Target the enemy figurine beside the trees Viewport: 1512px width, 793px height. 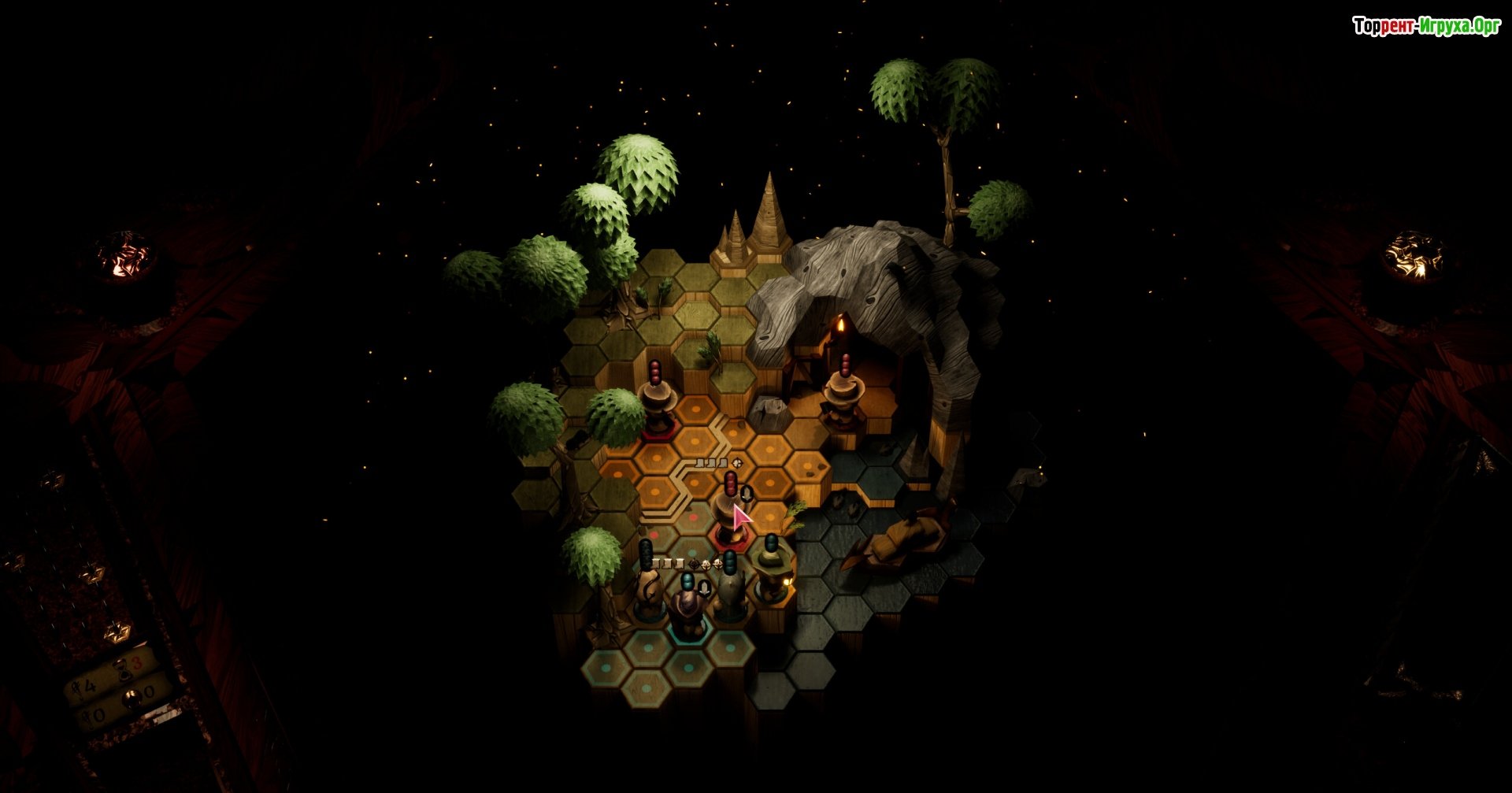657,403
